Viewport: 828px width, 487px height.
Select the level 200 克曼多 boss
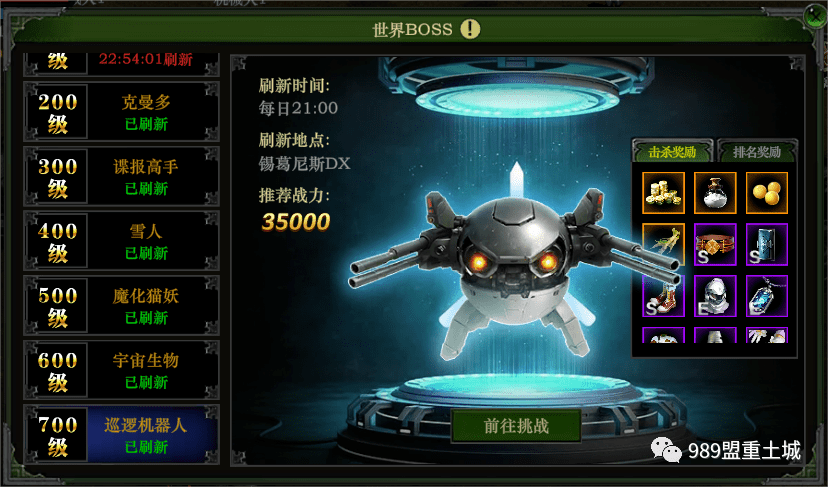click(x=121, y=112)
